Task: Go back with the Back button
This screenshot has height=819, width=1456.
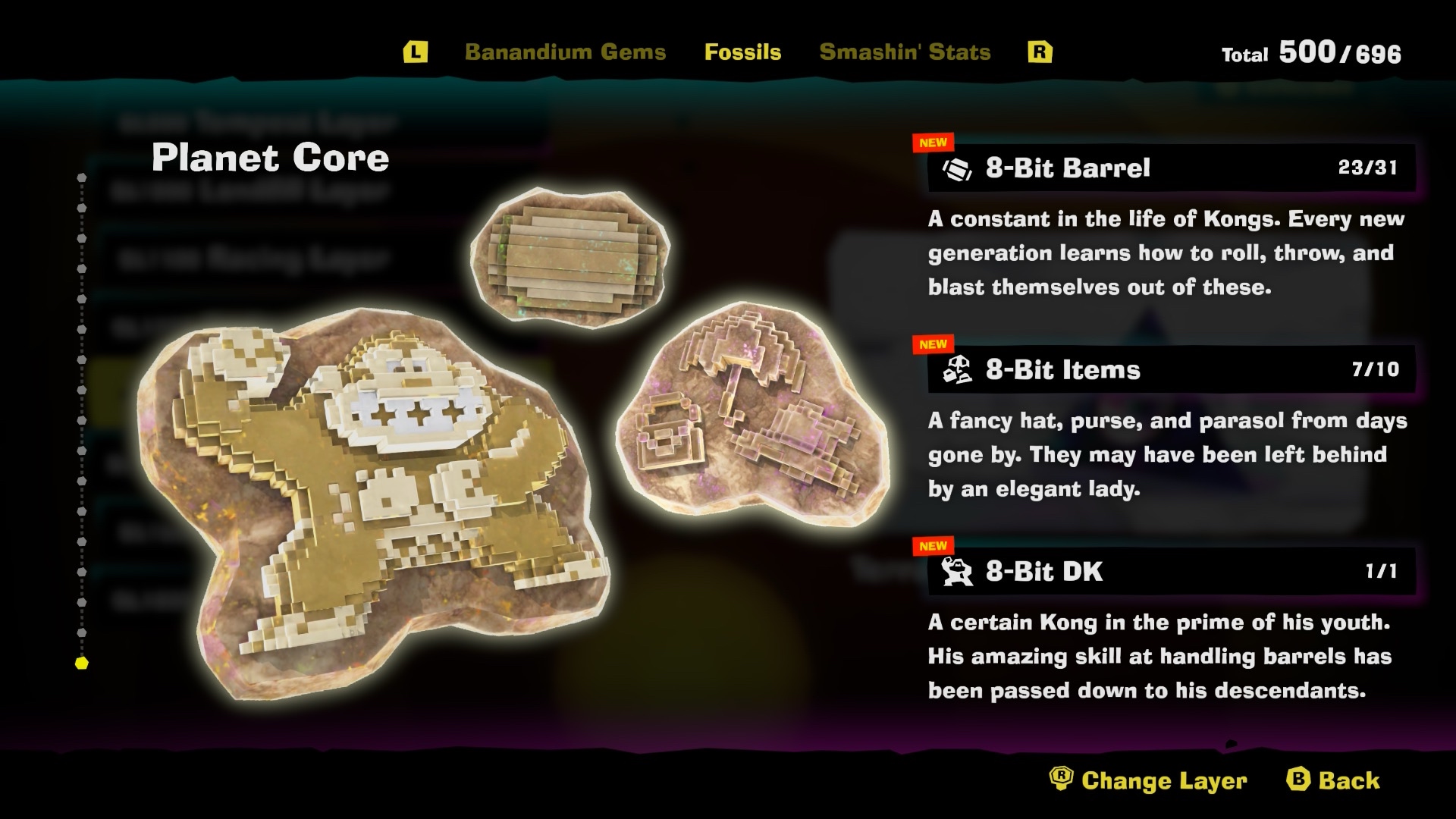Action: pos(1333,780)
